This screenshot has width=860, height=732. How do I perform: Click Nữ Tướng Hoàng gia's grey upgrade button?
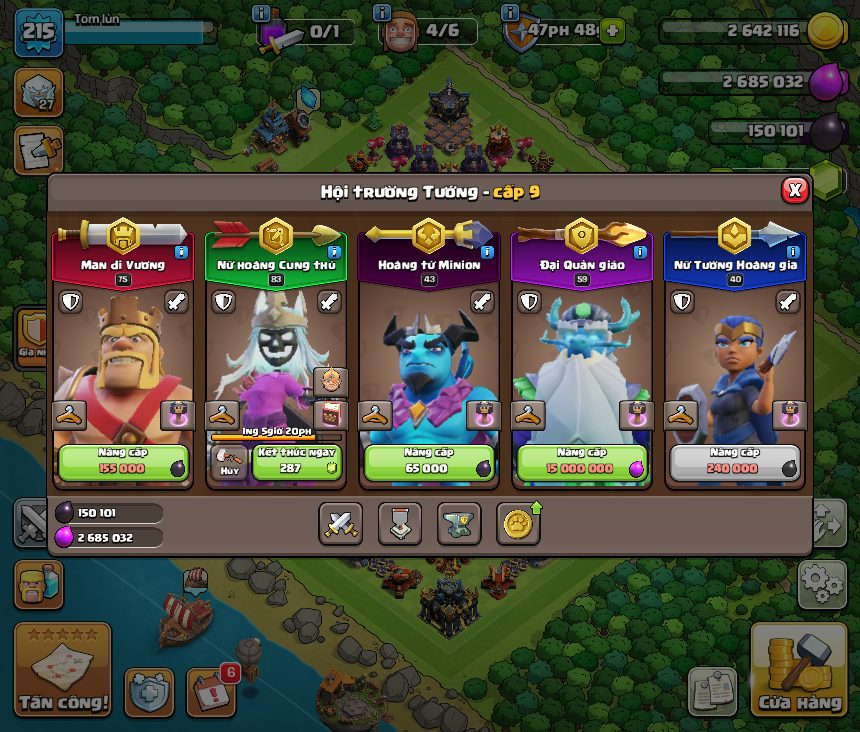[735, 463]
